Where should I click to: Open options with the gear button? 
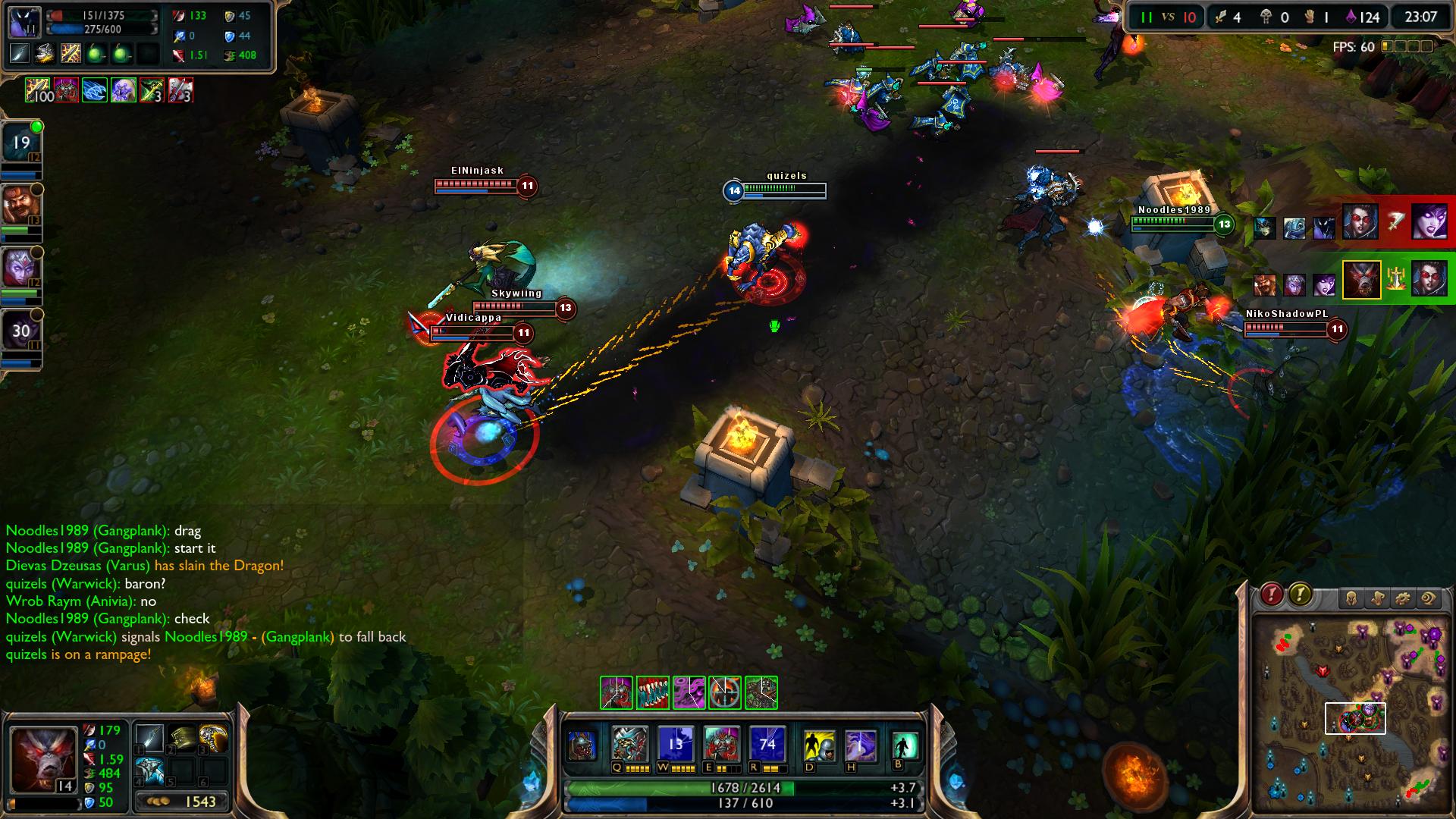click(x=1403, y=599)
